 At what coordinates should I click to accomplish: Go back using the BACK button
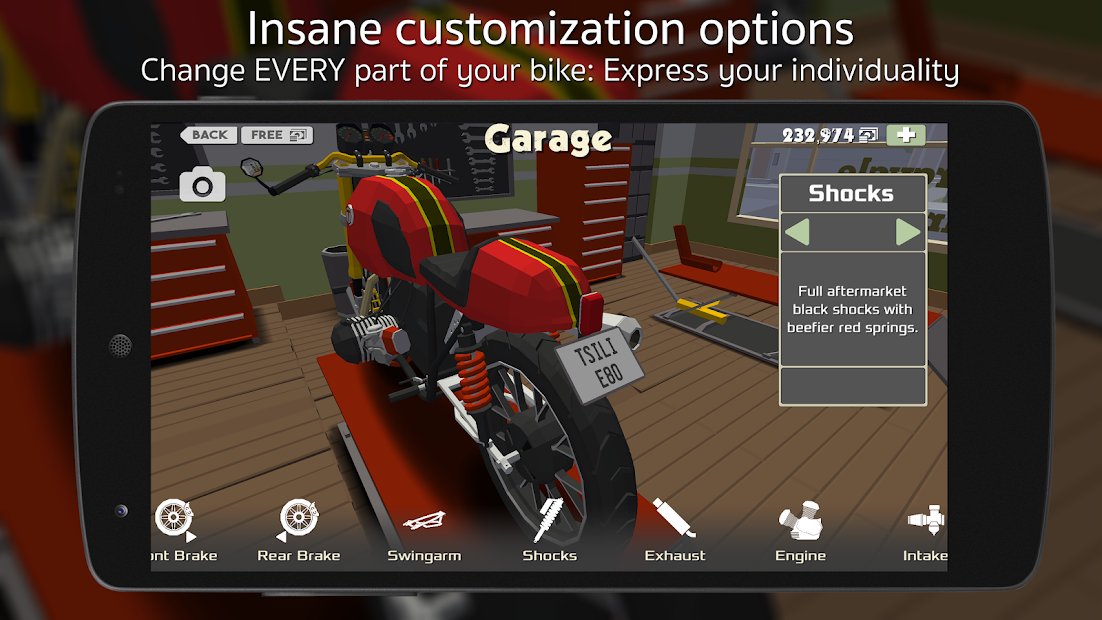(x=208, y=135)
